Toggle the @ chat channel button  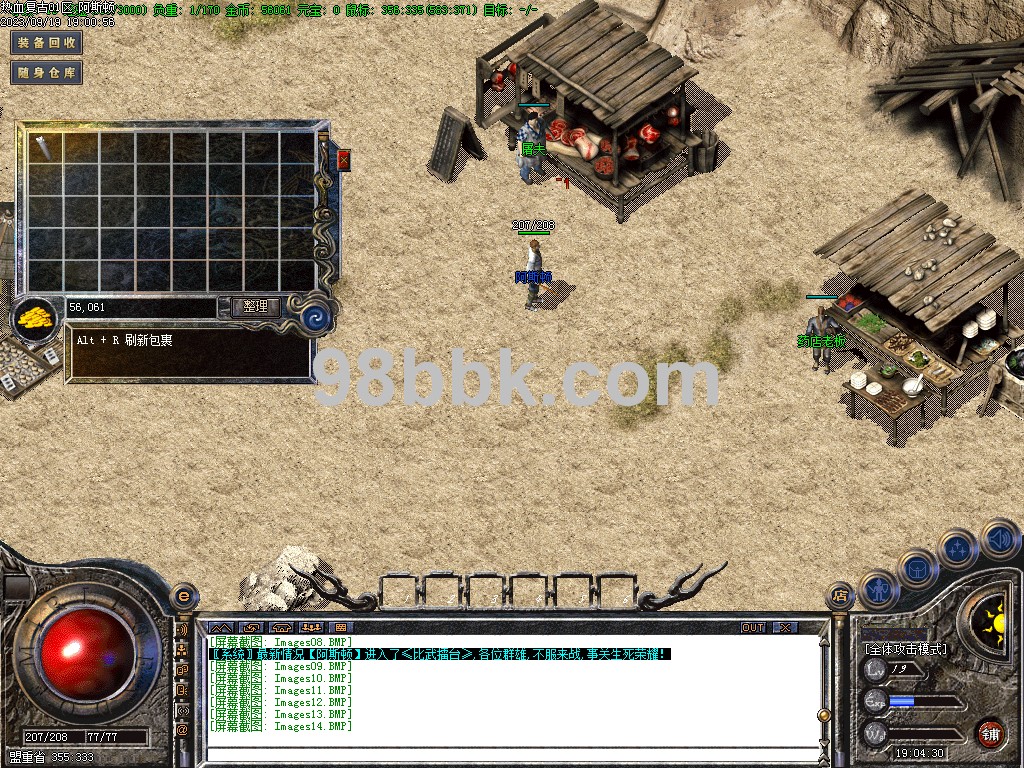[x=182, y=731]
